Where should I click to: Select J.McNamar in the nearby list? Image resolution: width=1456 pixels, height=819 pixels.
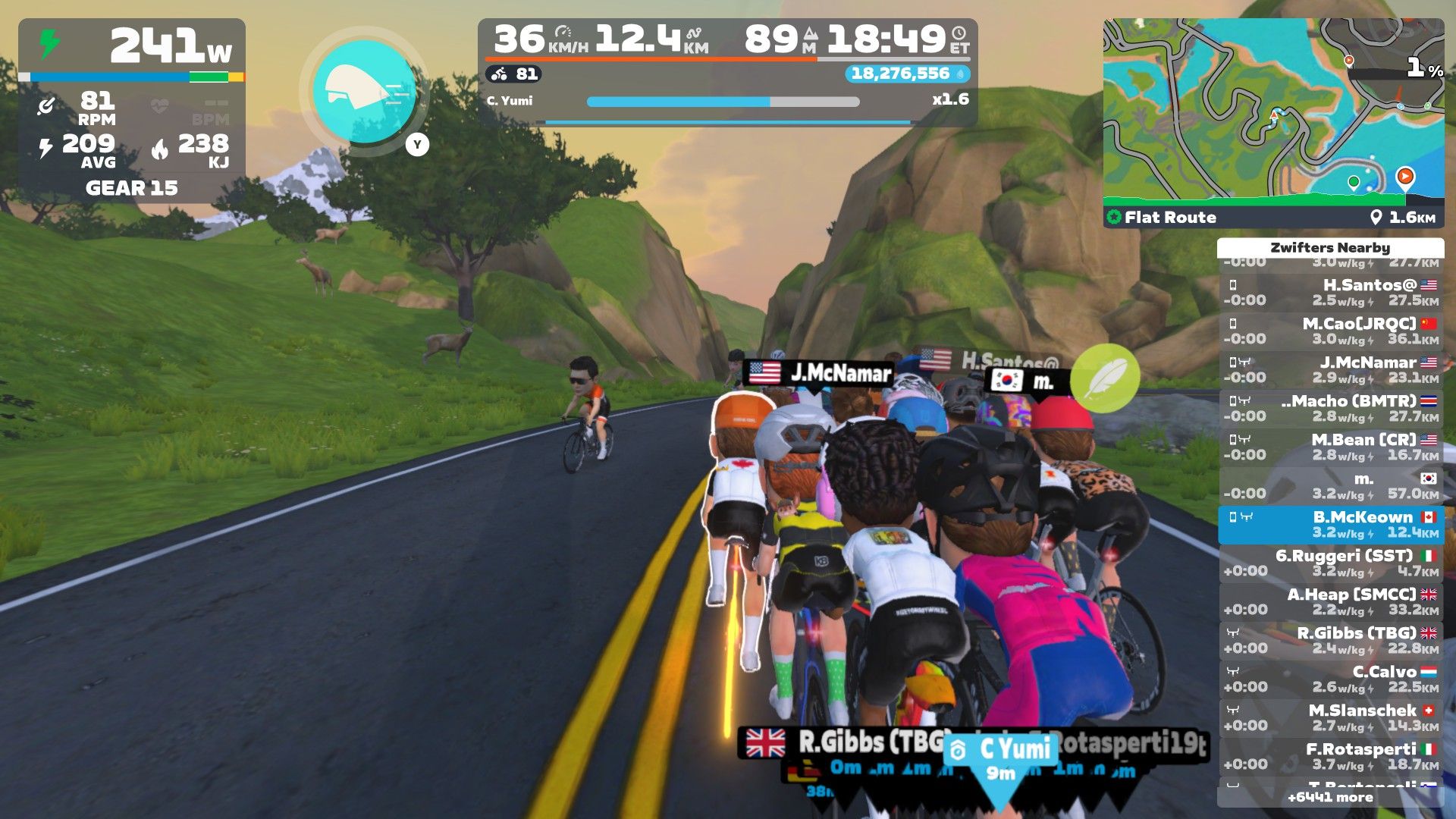point(1331,370)
